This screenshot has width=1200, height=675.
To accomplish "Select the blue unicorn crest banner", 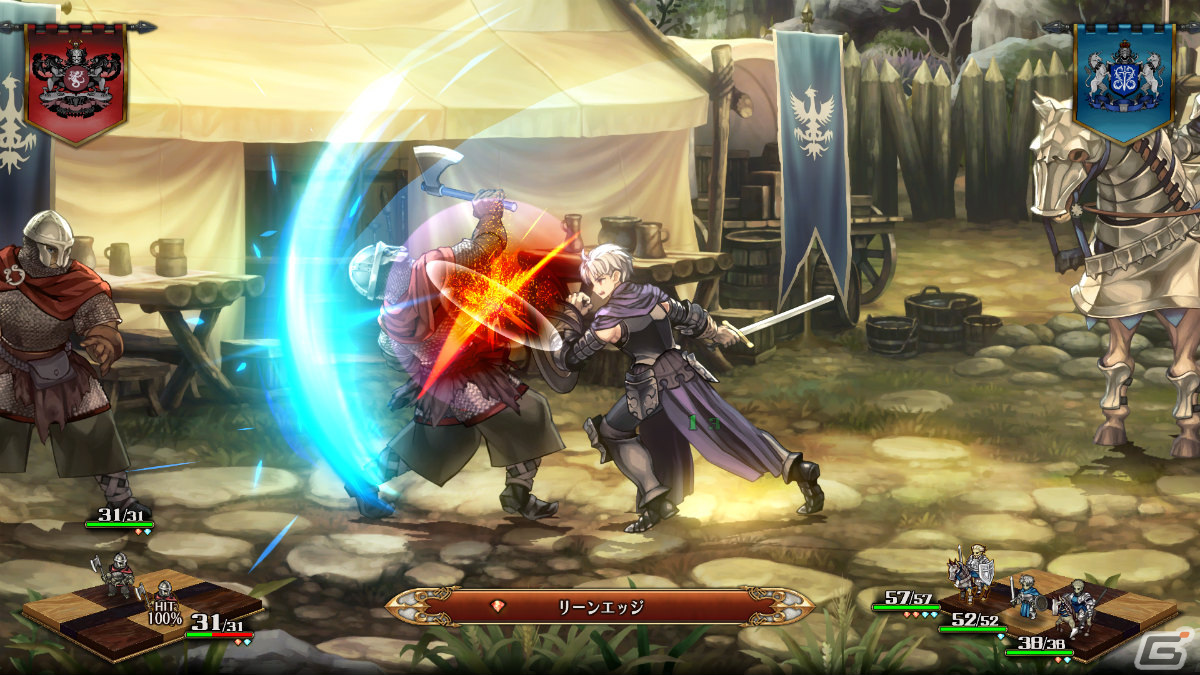I will point(1123,80).
